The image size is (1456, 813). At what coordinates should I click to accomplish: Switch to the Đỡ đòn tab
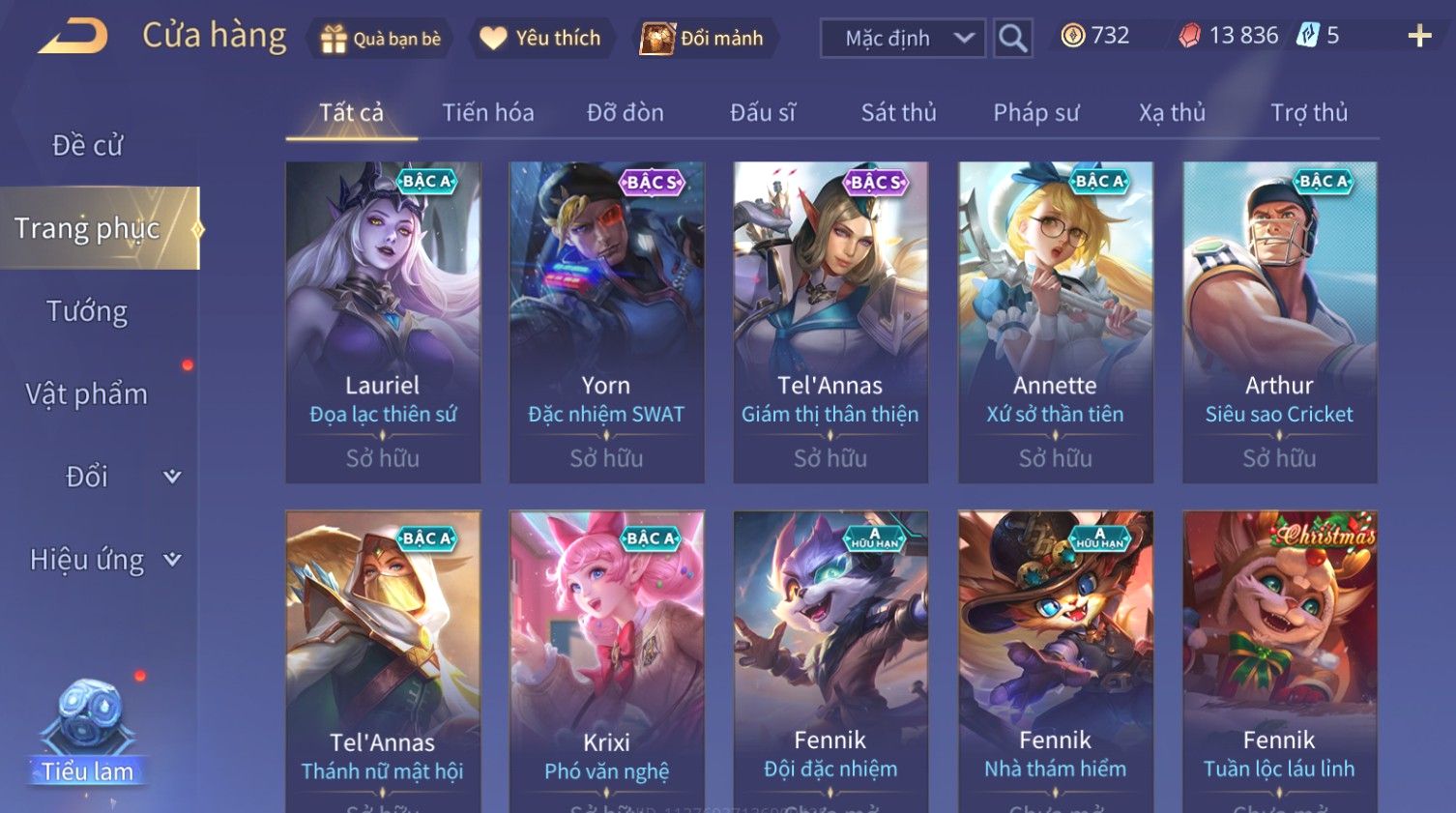[625, 113]
